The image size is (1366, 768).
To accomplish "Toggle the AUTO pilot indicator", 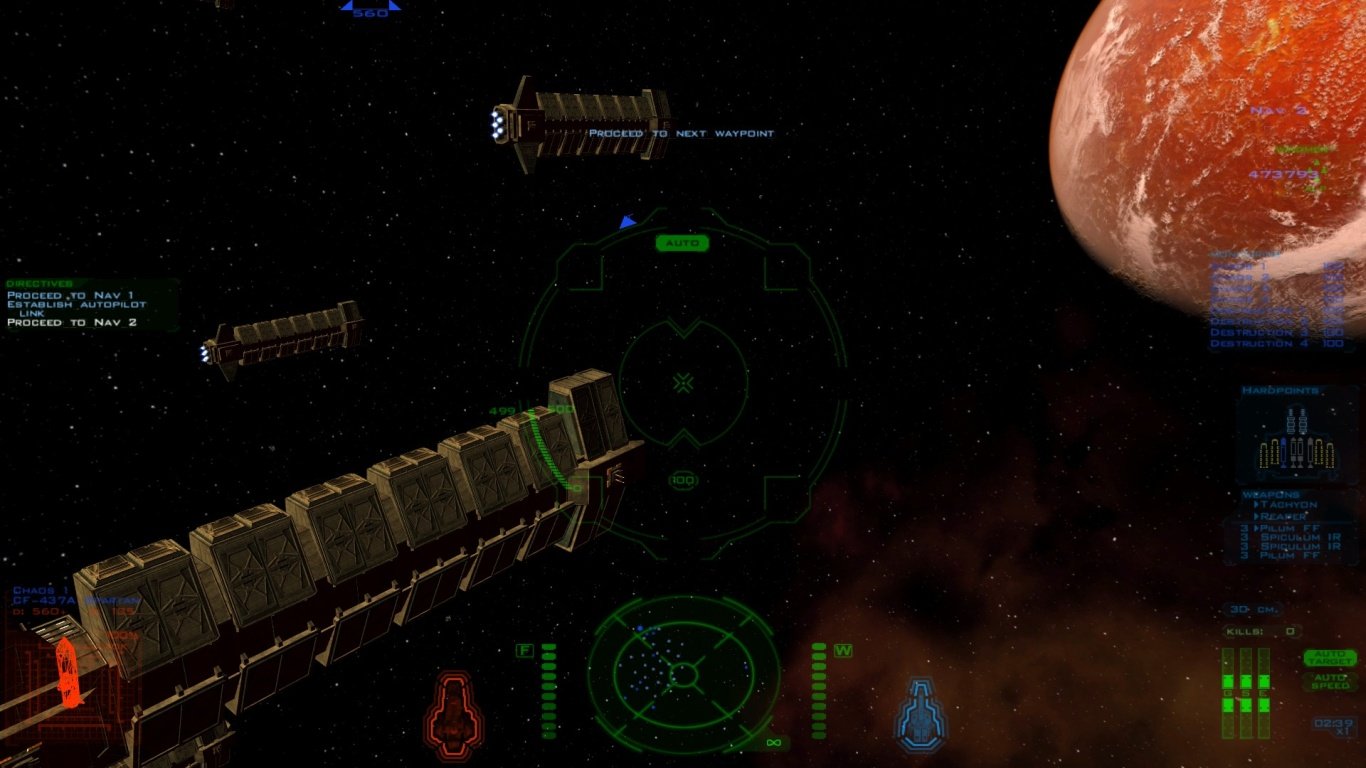I will point(683,242).
